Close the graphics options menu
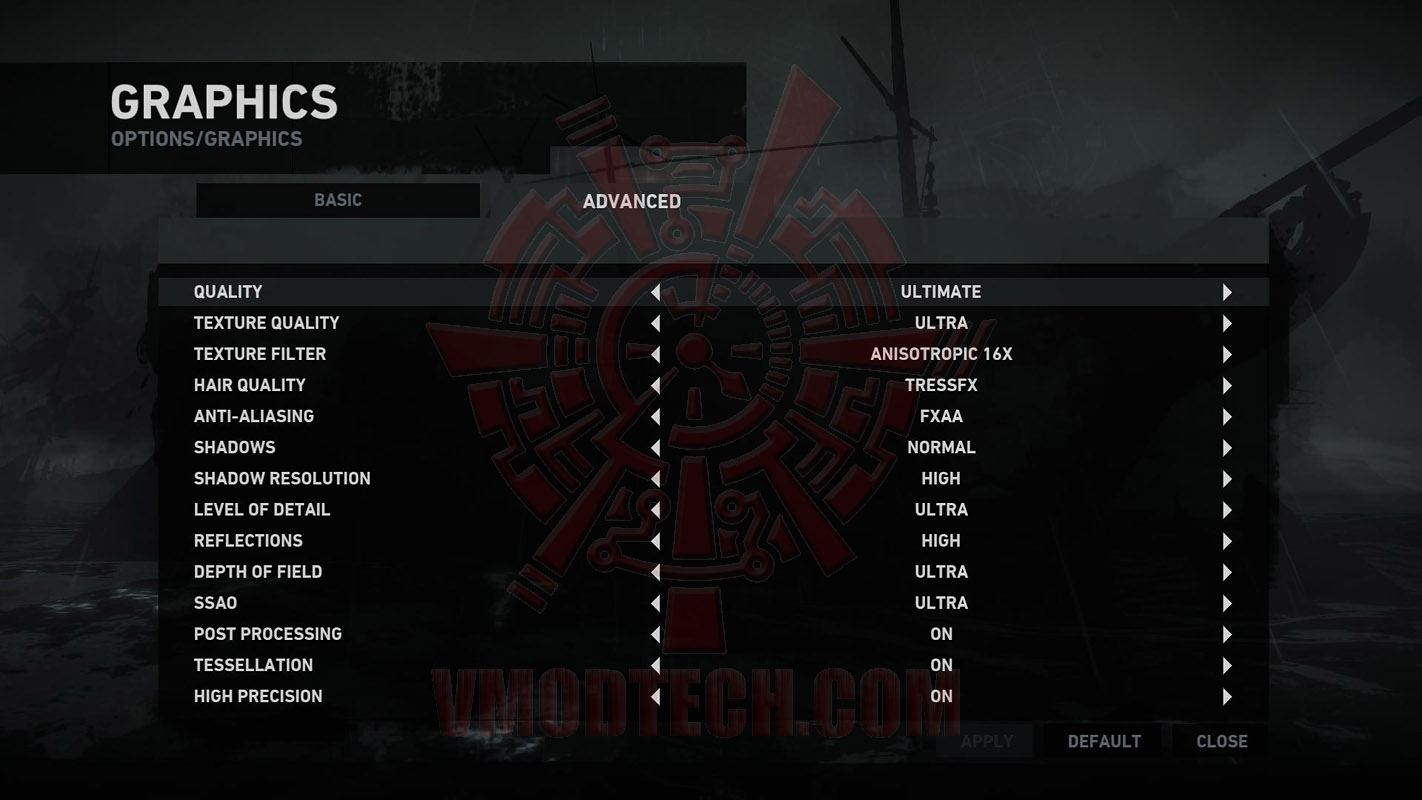The height and width of the screenshot is (800, 1422). coord(1222,741)
